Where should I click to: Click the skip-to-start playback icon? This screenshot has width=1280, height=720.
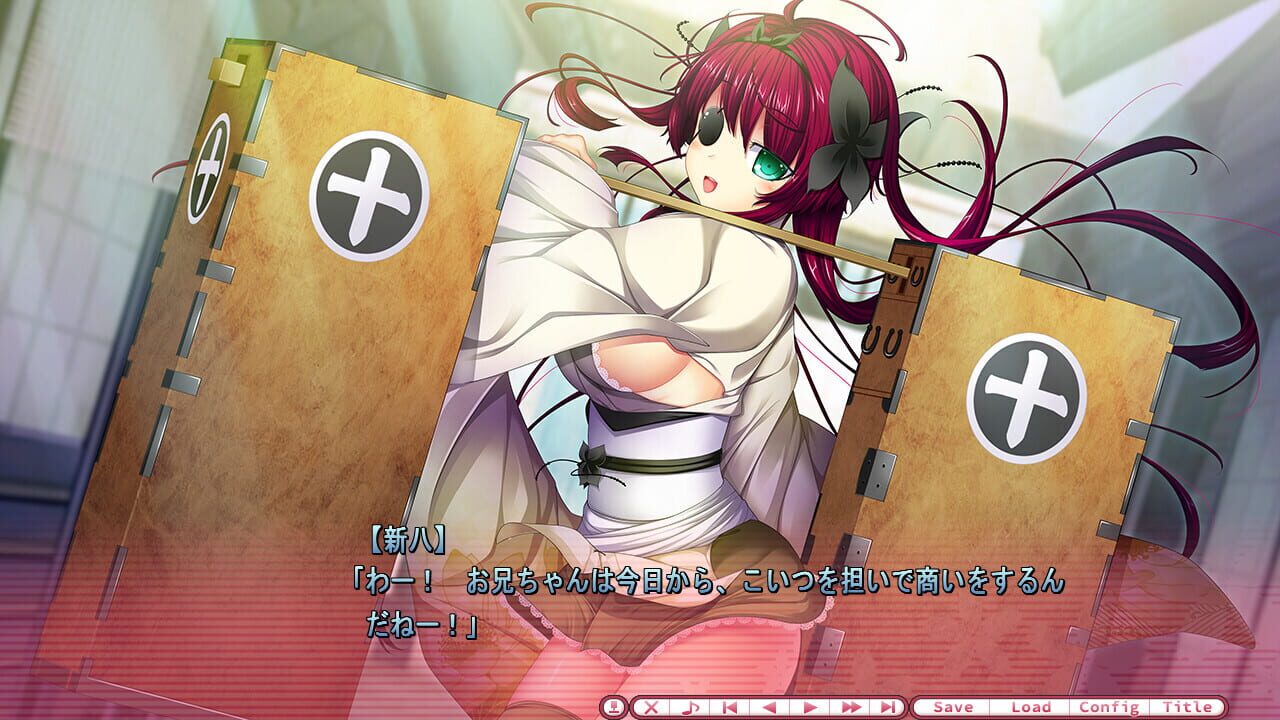pyautogui.click(x=728, y=706)
